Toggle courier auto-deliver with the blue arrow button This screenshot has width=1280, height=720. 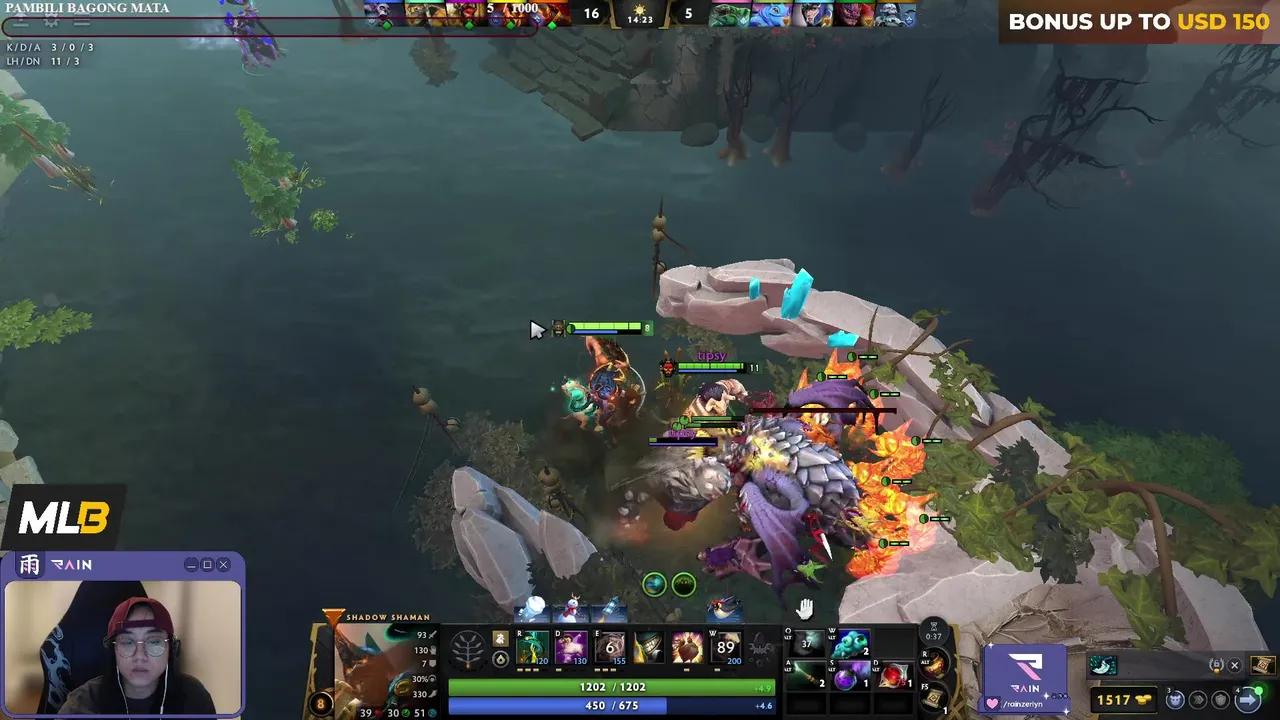pos(1247,699)
